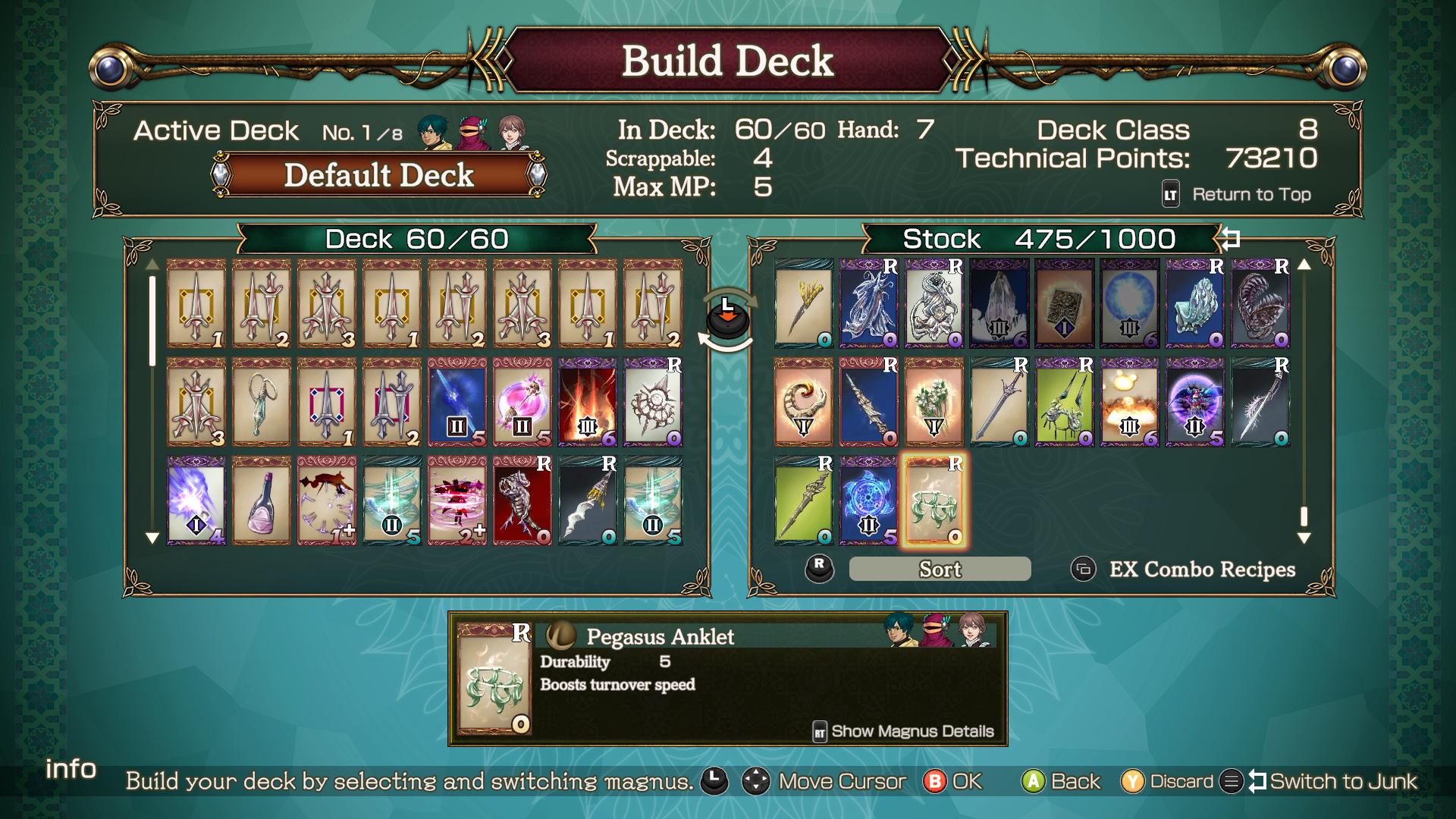
Task: Pick the golden claw card in stock
Action: (x=803, y=303)
